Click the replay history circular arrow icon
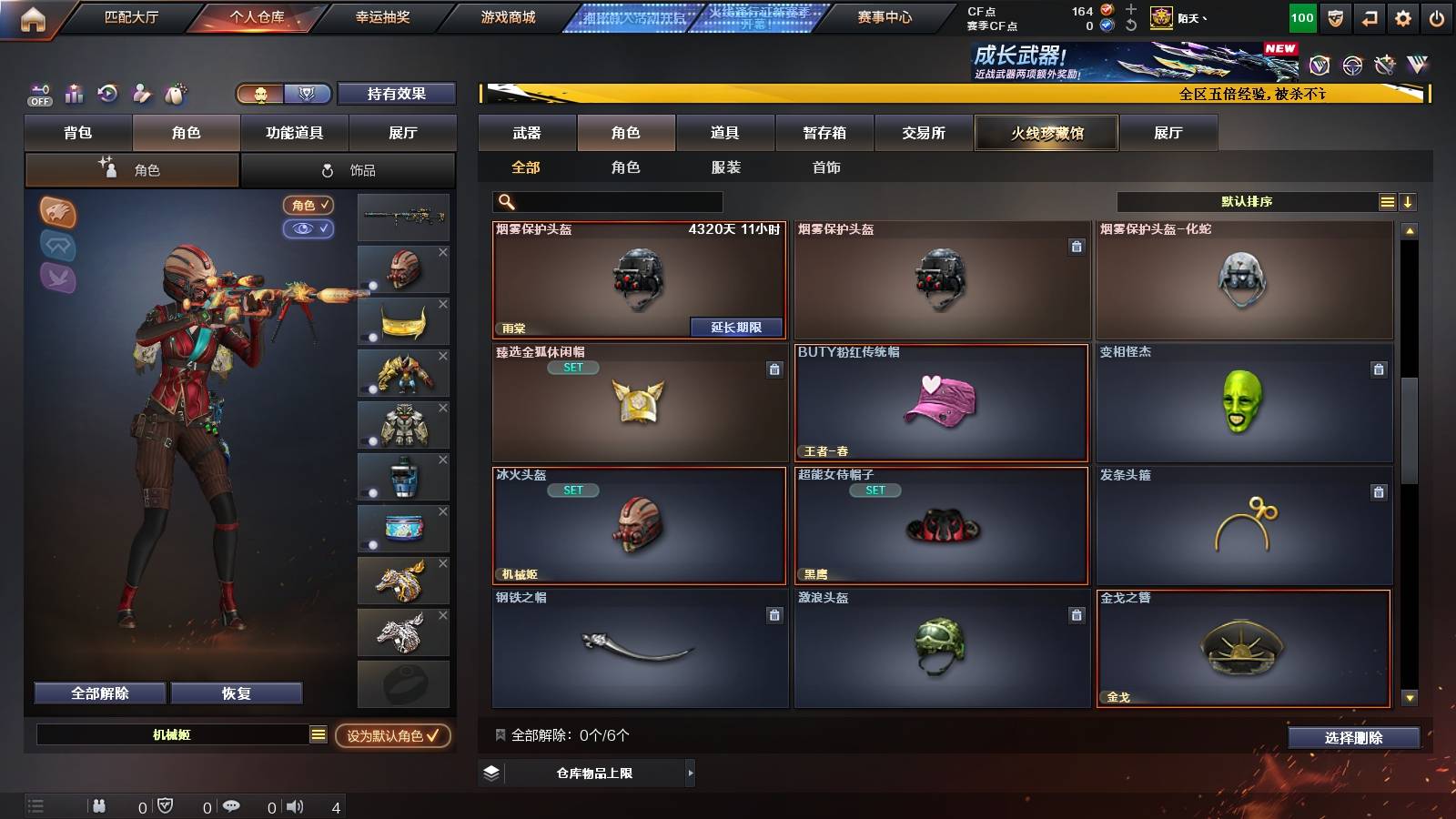This screenshot has height=819, width=1456. [x=107, y=94]
